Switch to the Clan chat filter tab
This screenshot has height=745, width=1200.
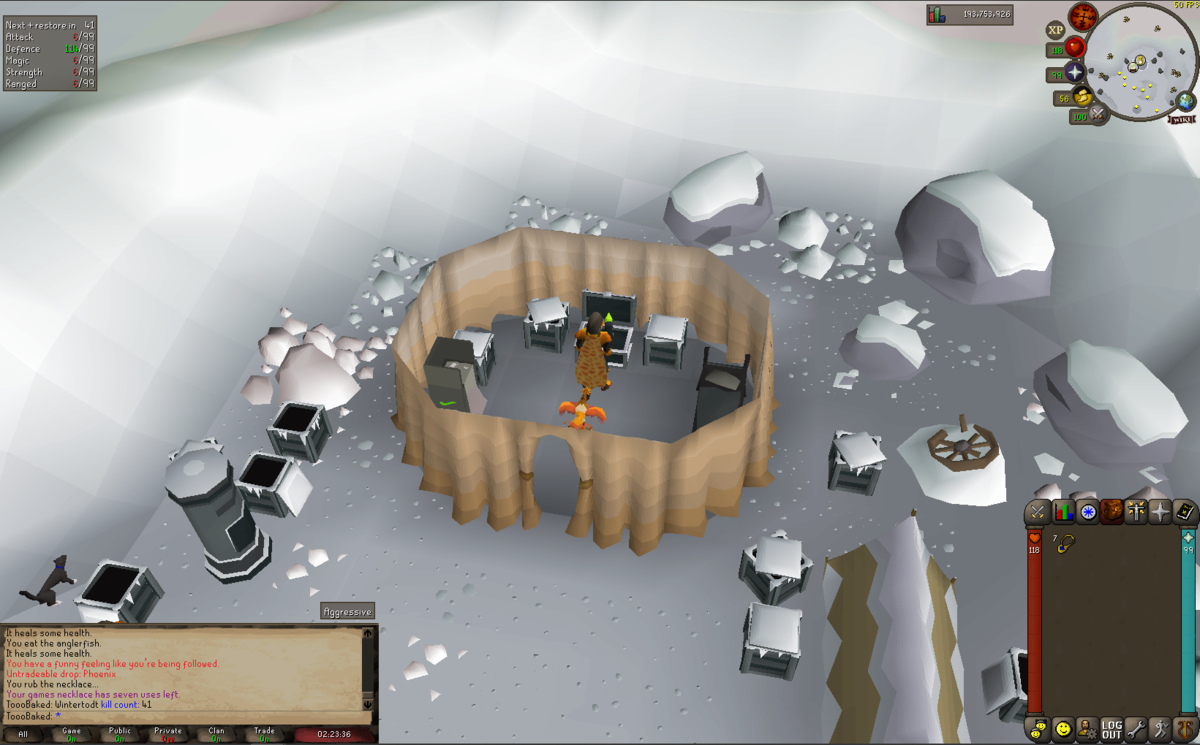216,734
